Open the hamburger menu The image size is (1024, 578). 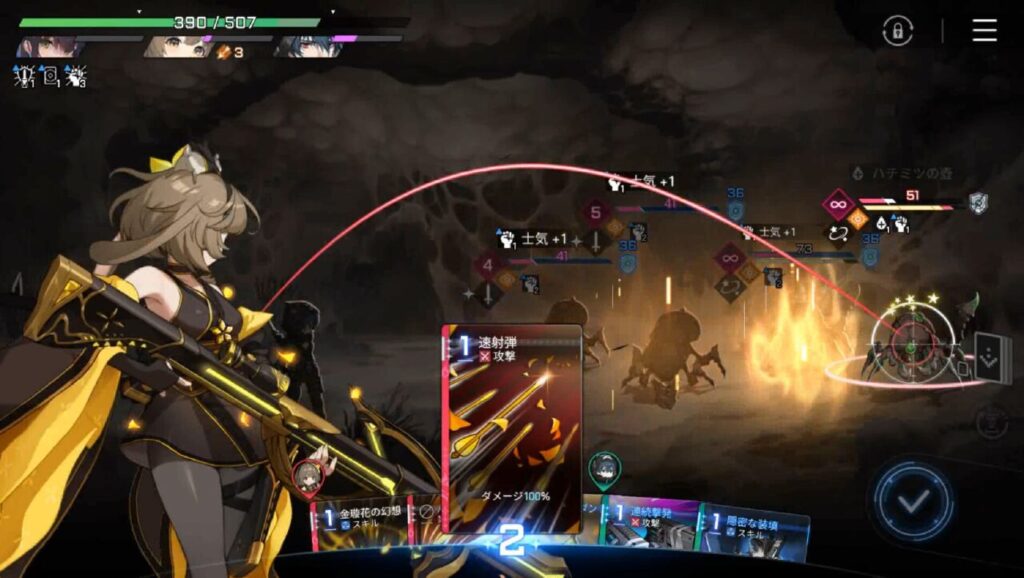tap(984, 31)
